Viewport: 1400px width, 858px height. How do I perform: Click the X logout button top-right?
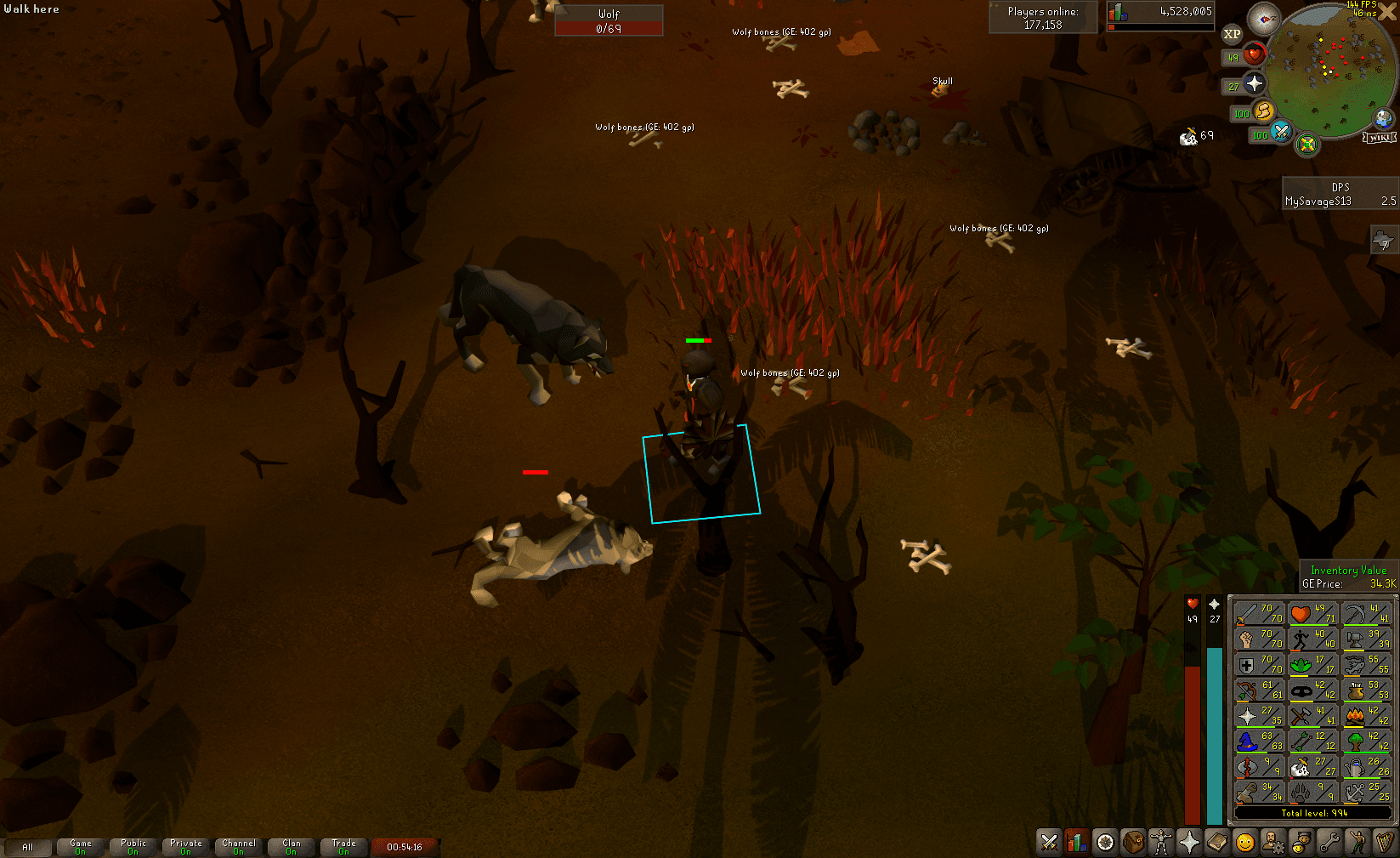(x=1386, y=12)
